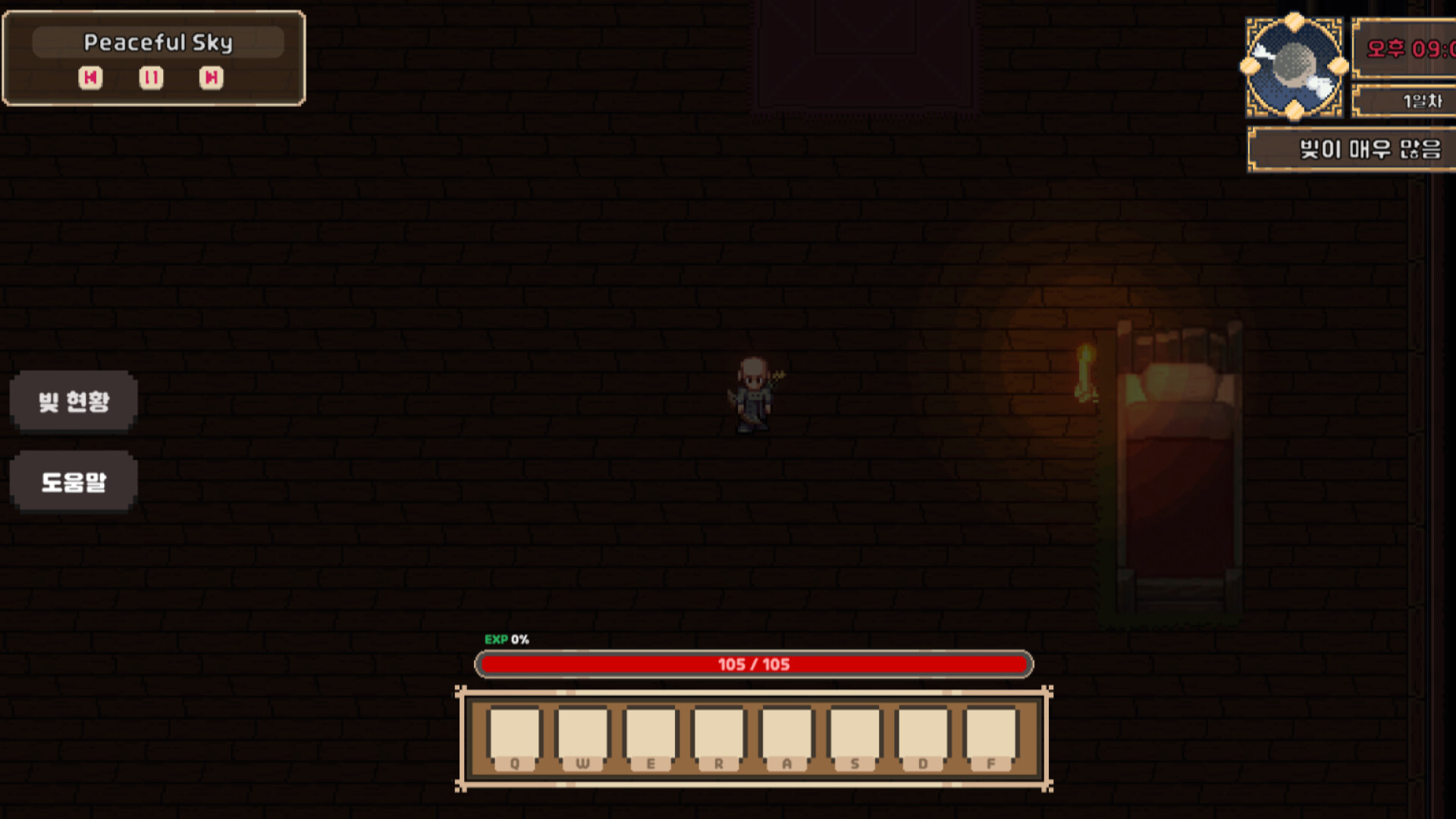Screen dimensions: 1456x819
Task: Click the 105/105 health bar
Action: [754, 664]
